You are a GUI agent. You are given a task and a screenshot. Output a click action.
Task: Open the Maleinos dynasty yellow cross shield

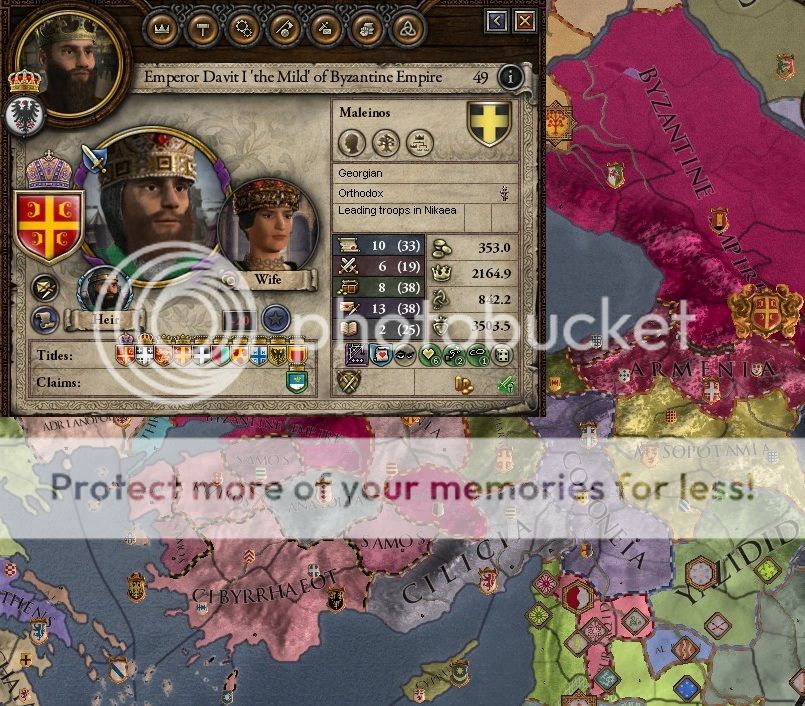(x=489, y=124)
